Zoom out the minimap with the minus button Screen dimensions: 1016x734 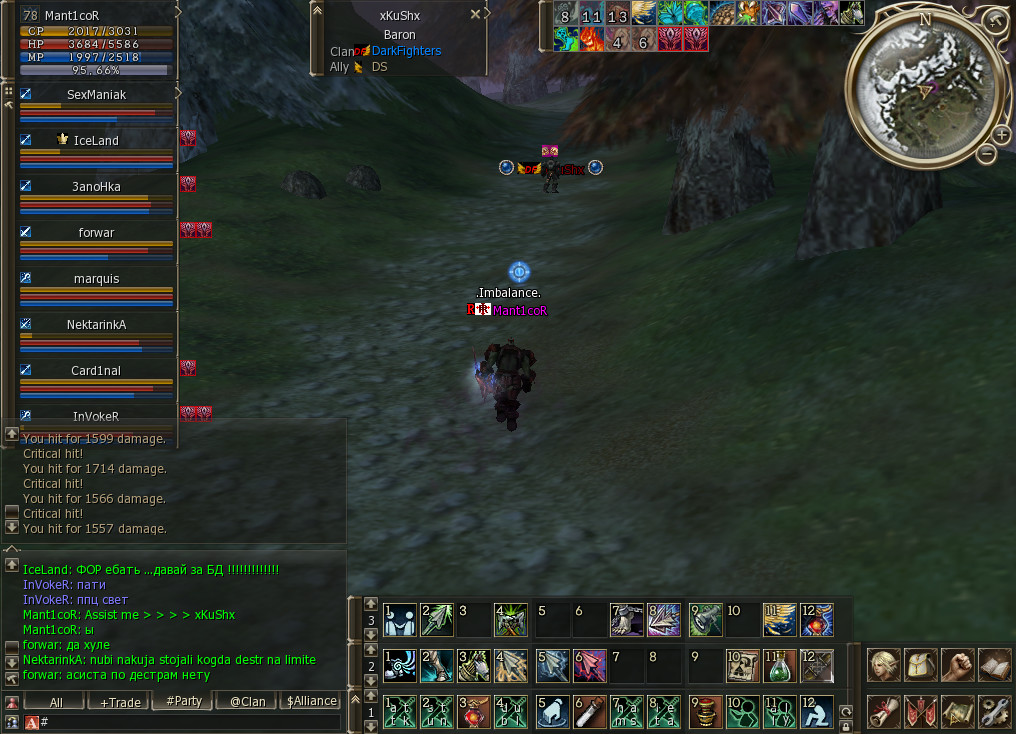tap(986, 154)
